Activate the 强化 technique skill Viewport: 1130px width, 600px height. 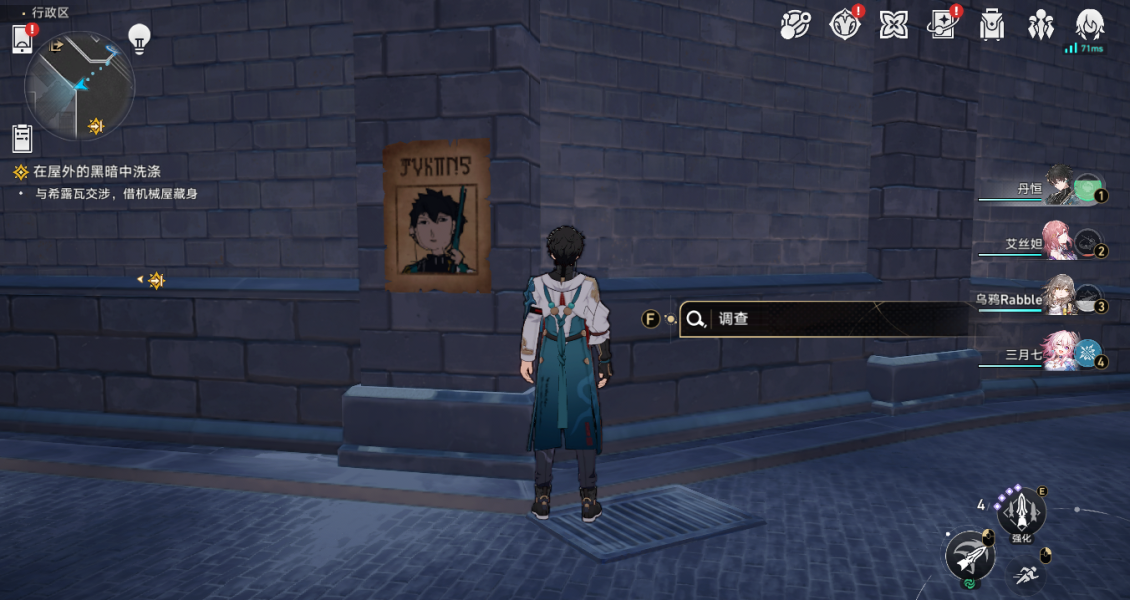point(1021,516)
